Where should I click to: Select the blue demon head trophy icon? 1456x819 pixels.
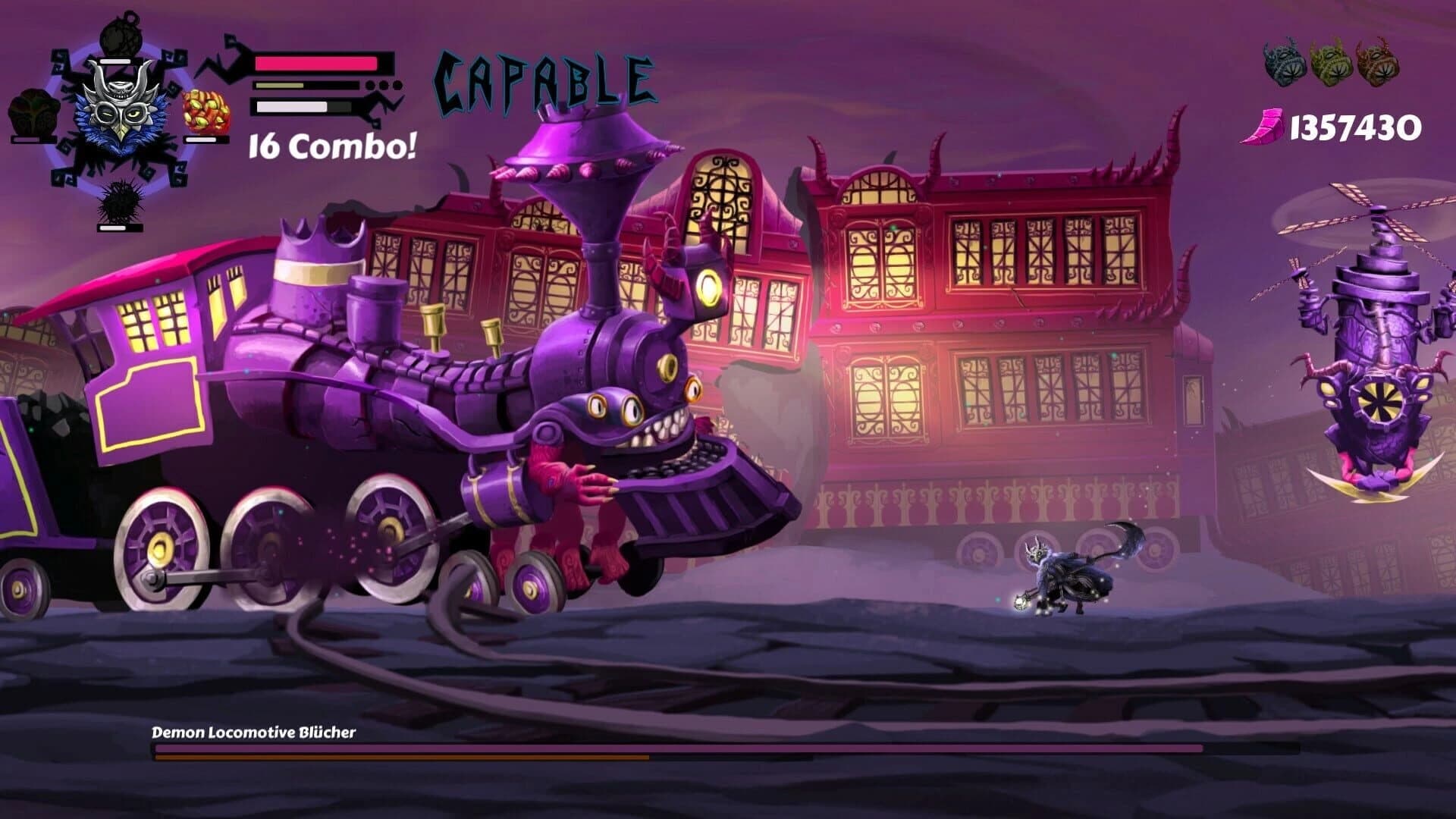click(1282, 61)
